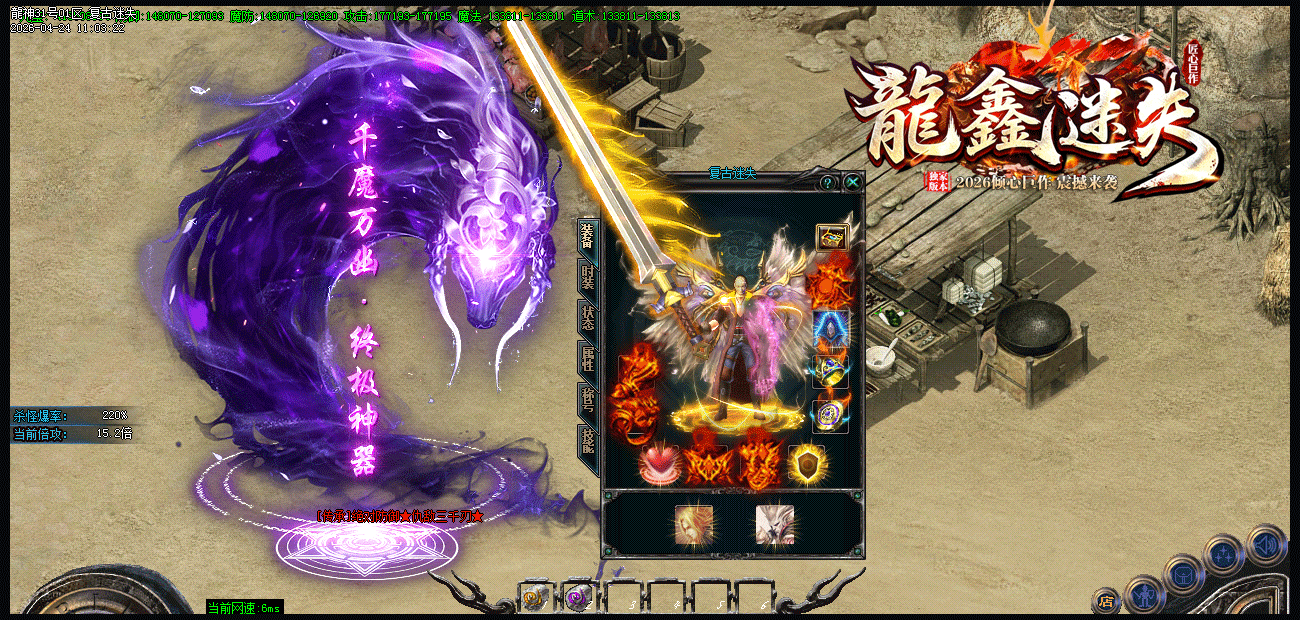Choose the white-haired hero portrait slot

coord(775,526)
